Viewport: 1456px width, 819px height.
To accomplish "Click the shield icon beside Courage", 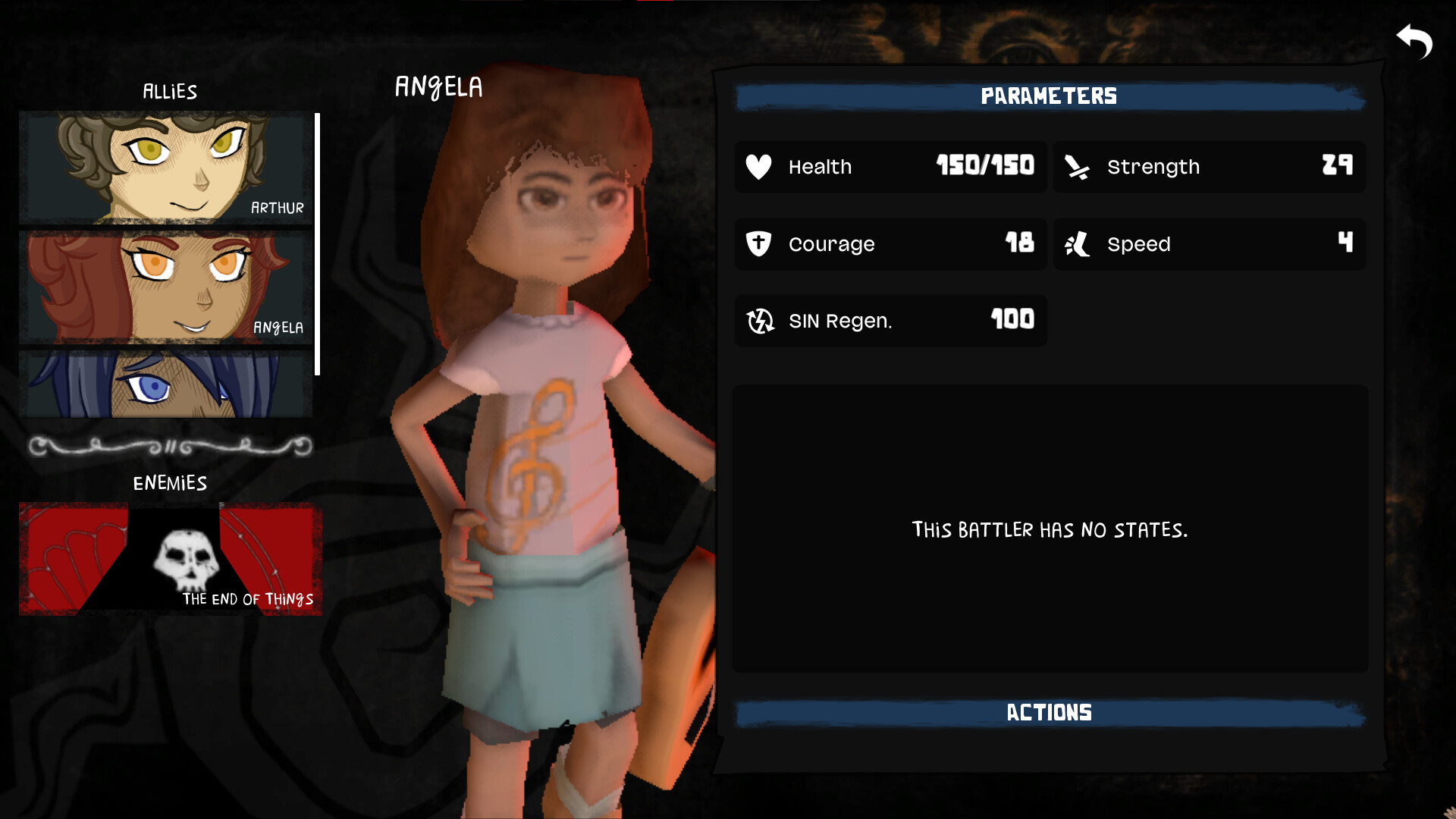I will click(758, 244).
